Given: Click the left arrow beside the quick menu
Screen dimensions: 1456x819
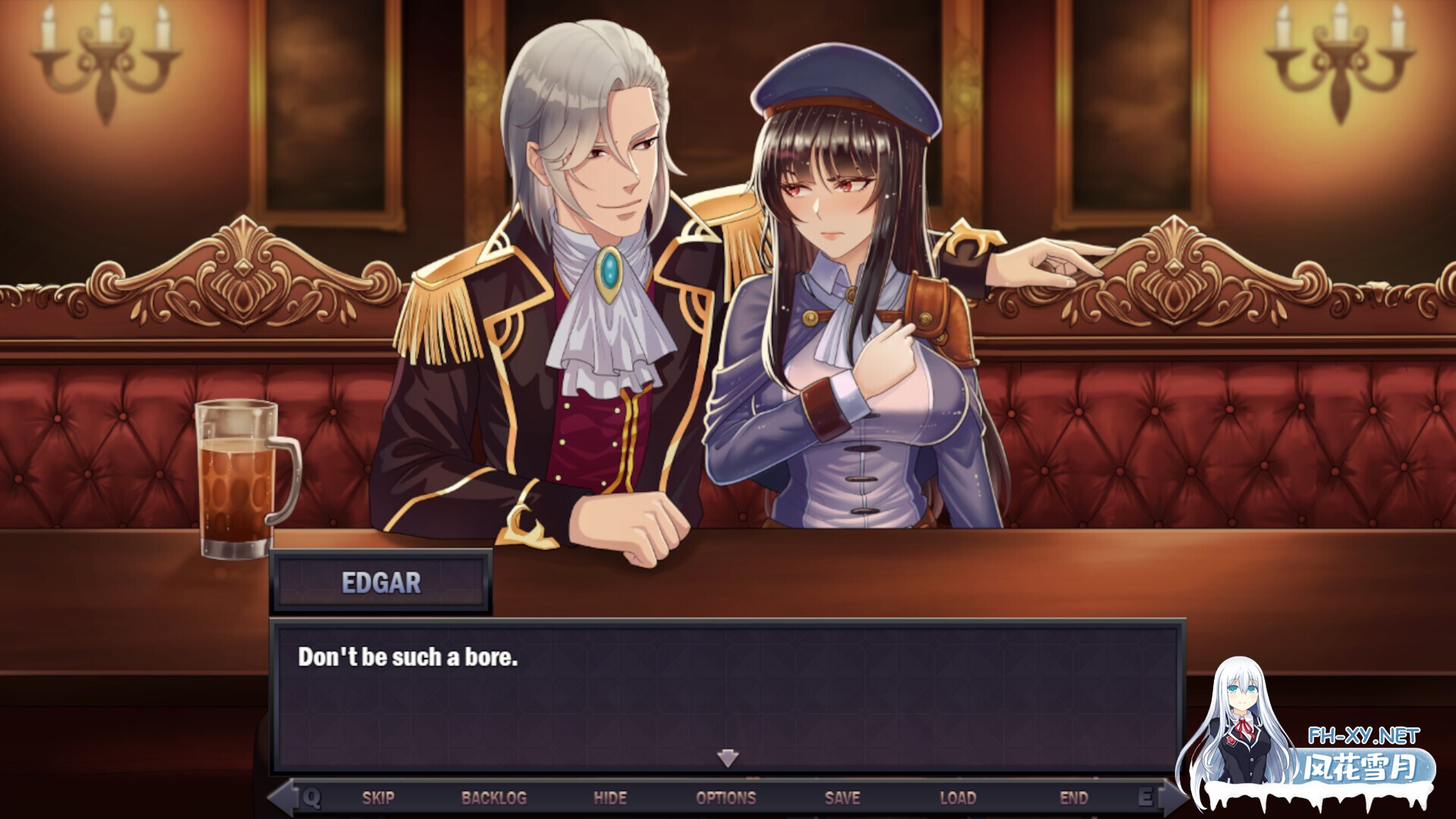Looking at the screenshot, I should (x=284, y=797).
